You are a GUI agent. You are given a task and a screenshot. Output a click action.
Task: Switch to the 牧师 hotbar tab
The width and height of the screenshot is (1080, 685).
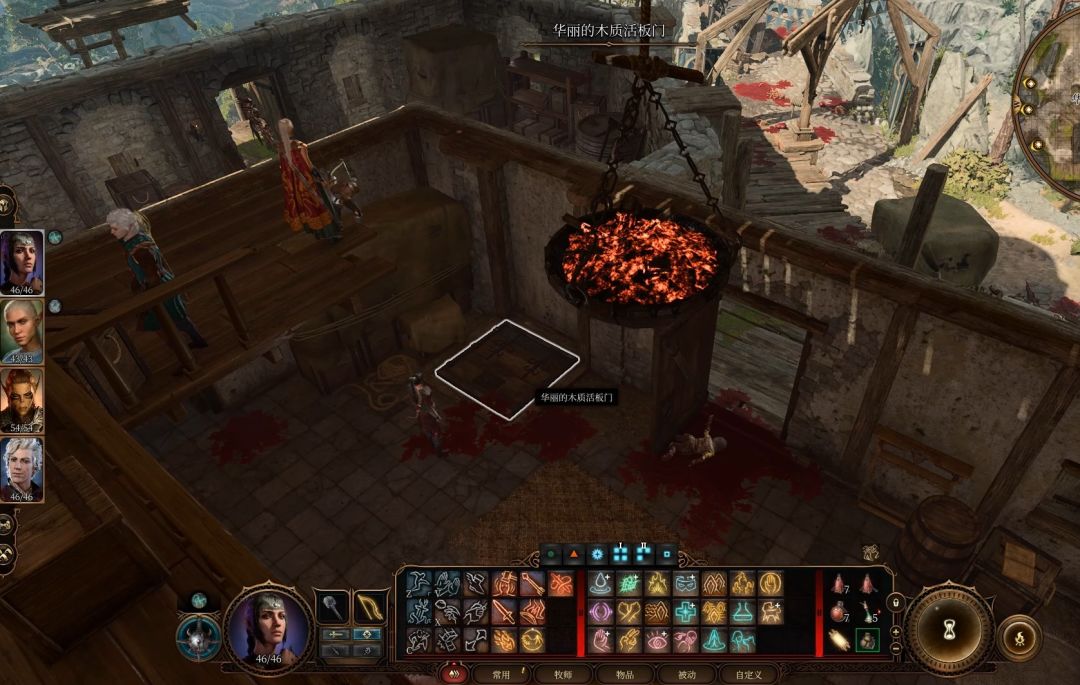pyautogui.click(x=562, y=675)
